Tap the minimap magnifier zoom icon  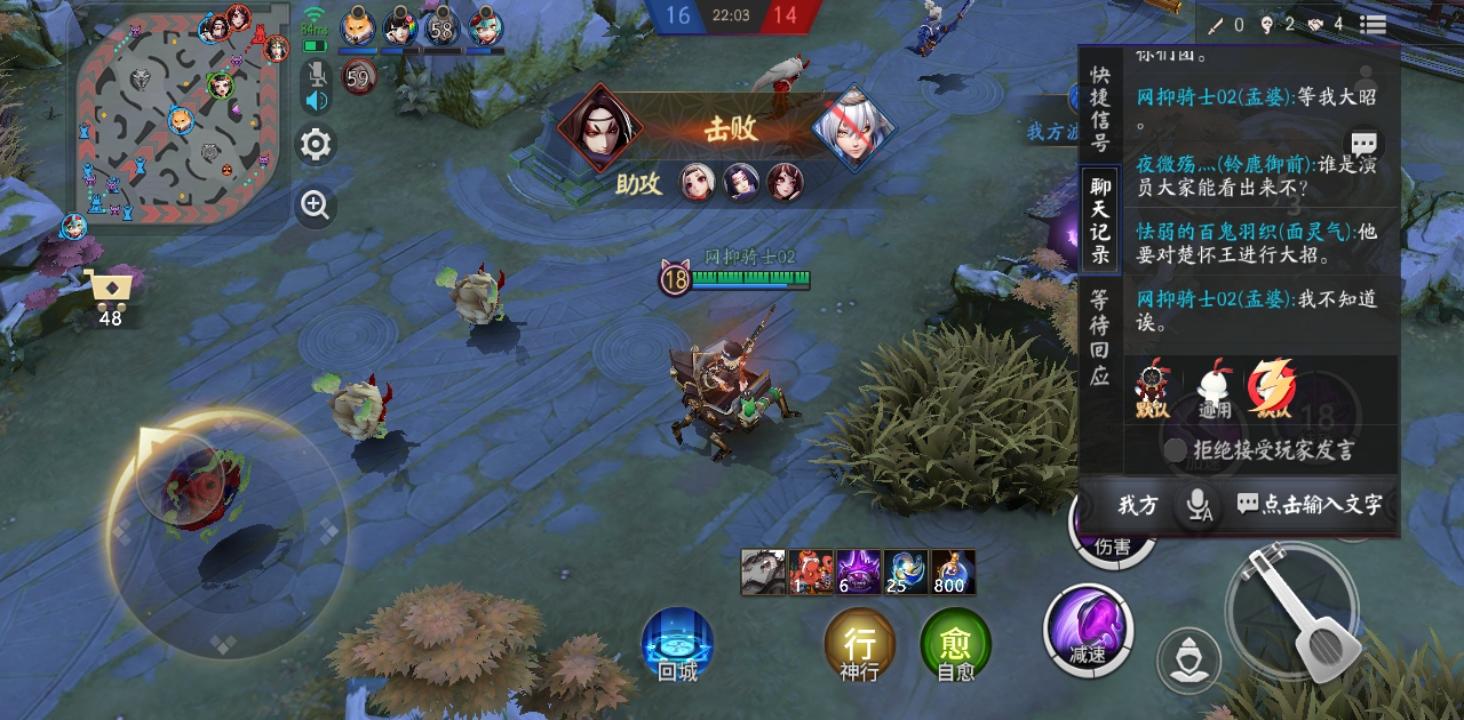point(315,206)
